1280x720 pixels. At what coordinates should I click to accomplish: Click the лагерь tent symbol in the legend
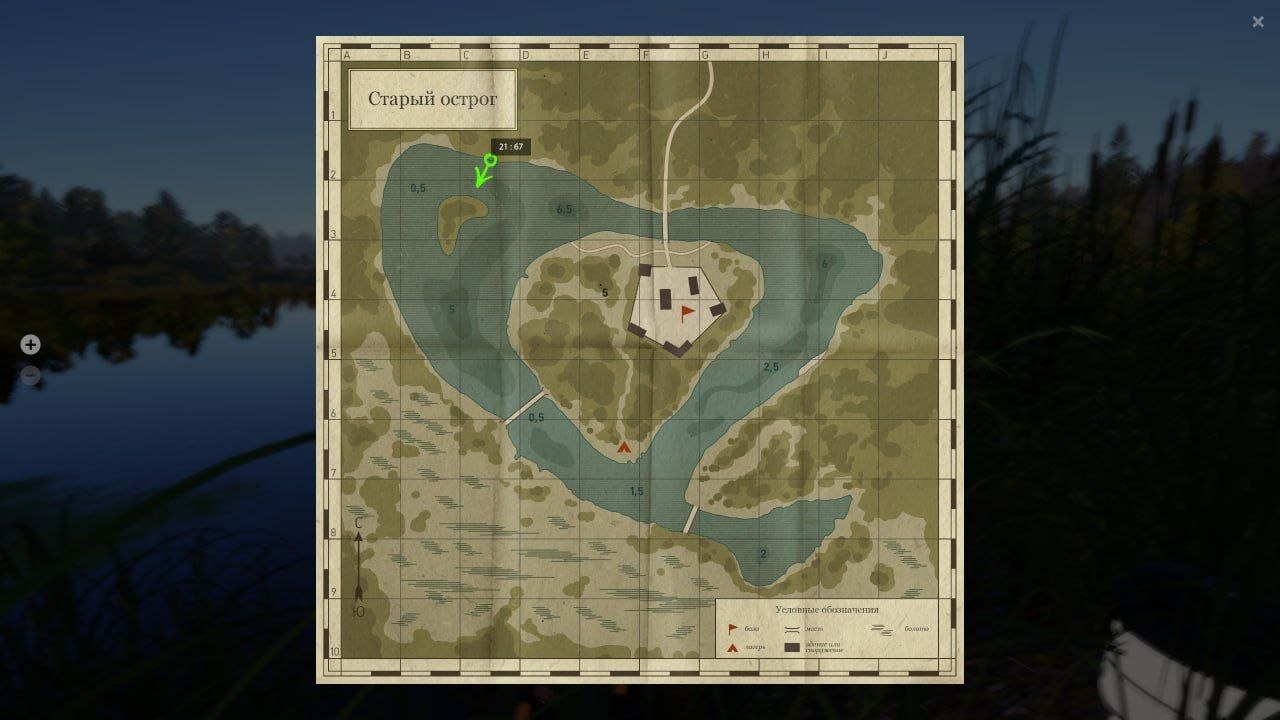point(731,646)
